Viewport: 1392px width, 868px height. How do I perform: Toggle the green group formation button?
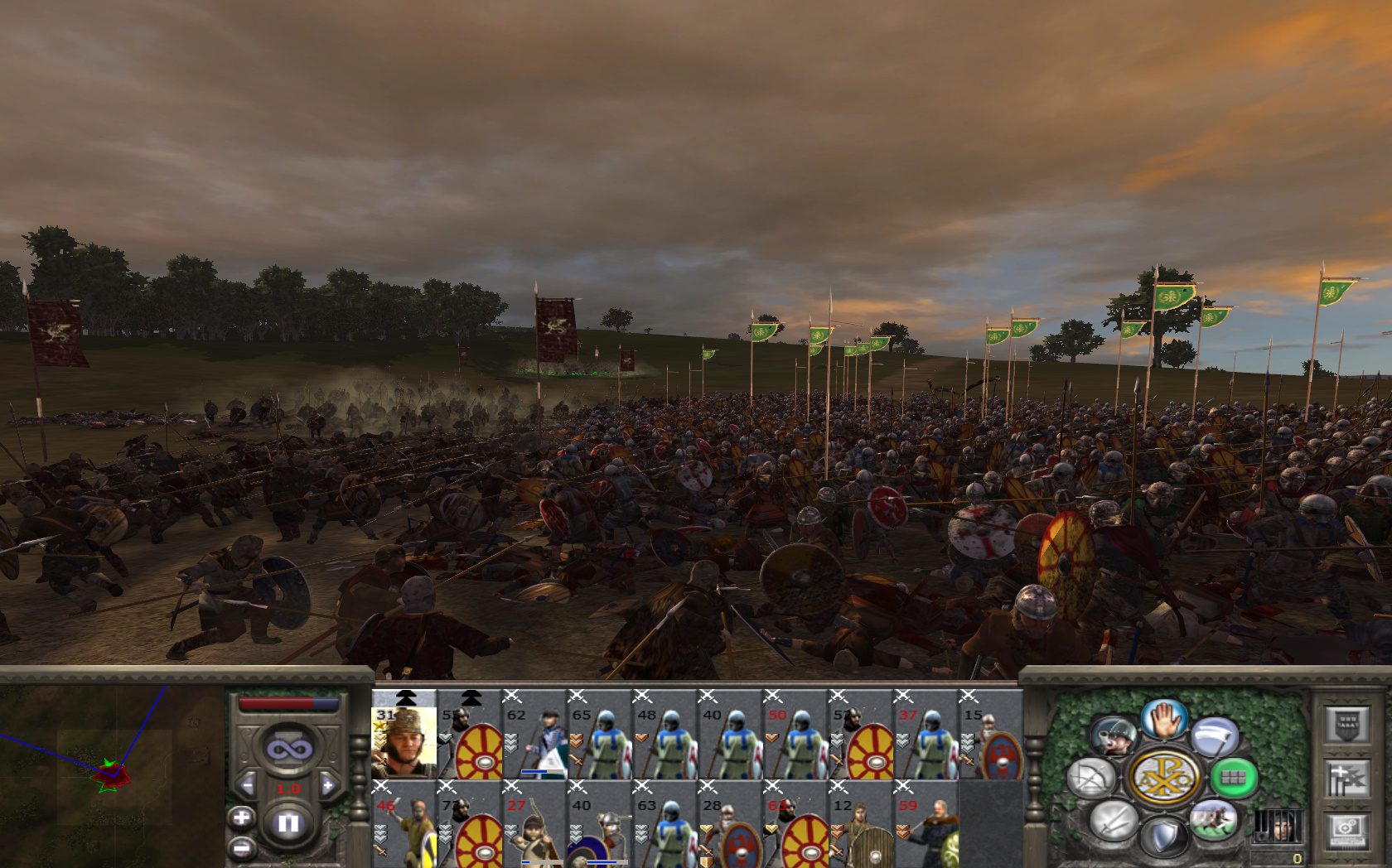pos(1234,778)
